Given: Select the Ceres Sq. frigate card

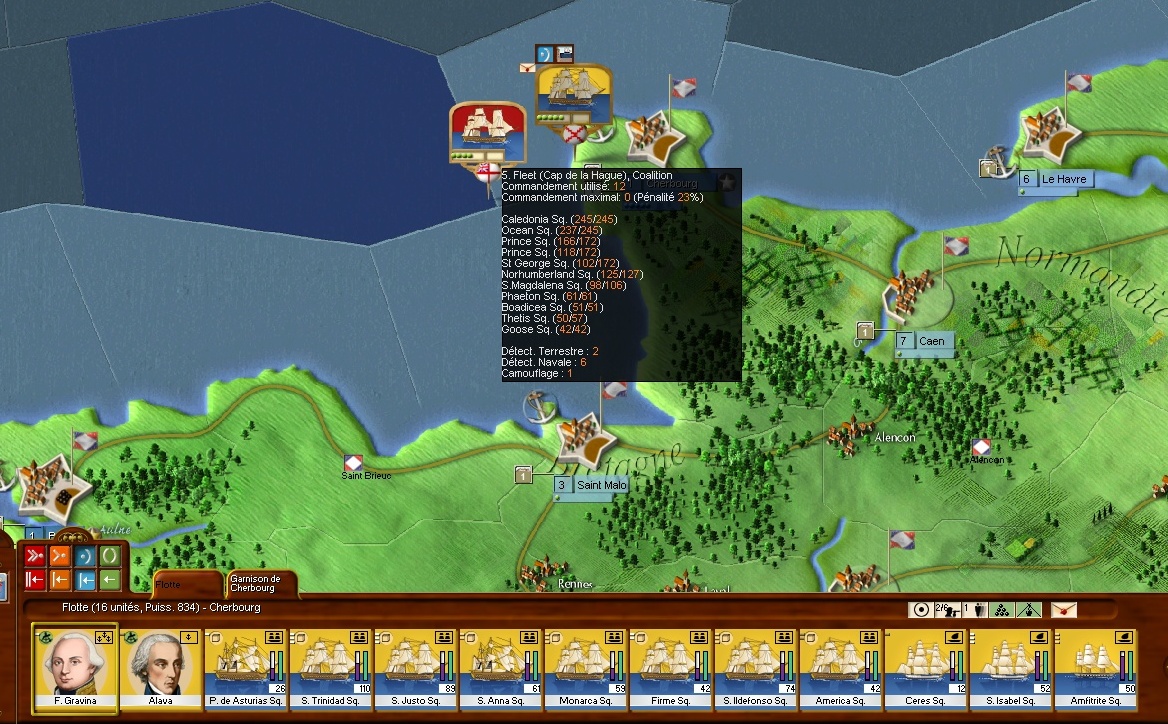Looking at the screenshot, I should click(926, 668).
